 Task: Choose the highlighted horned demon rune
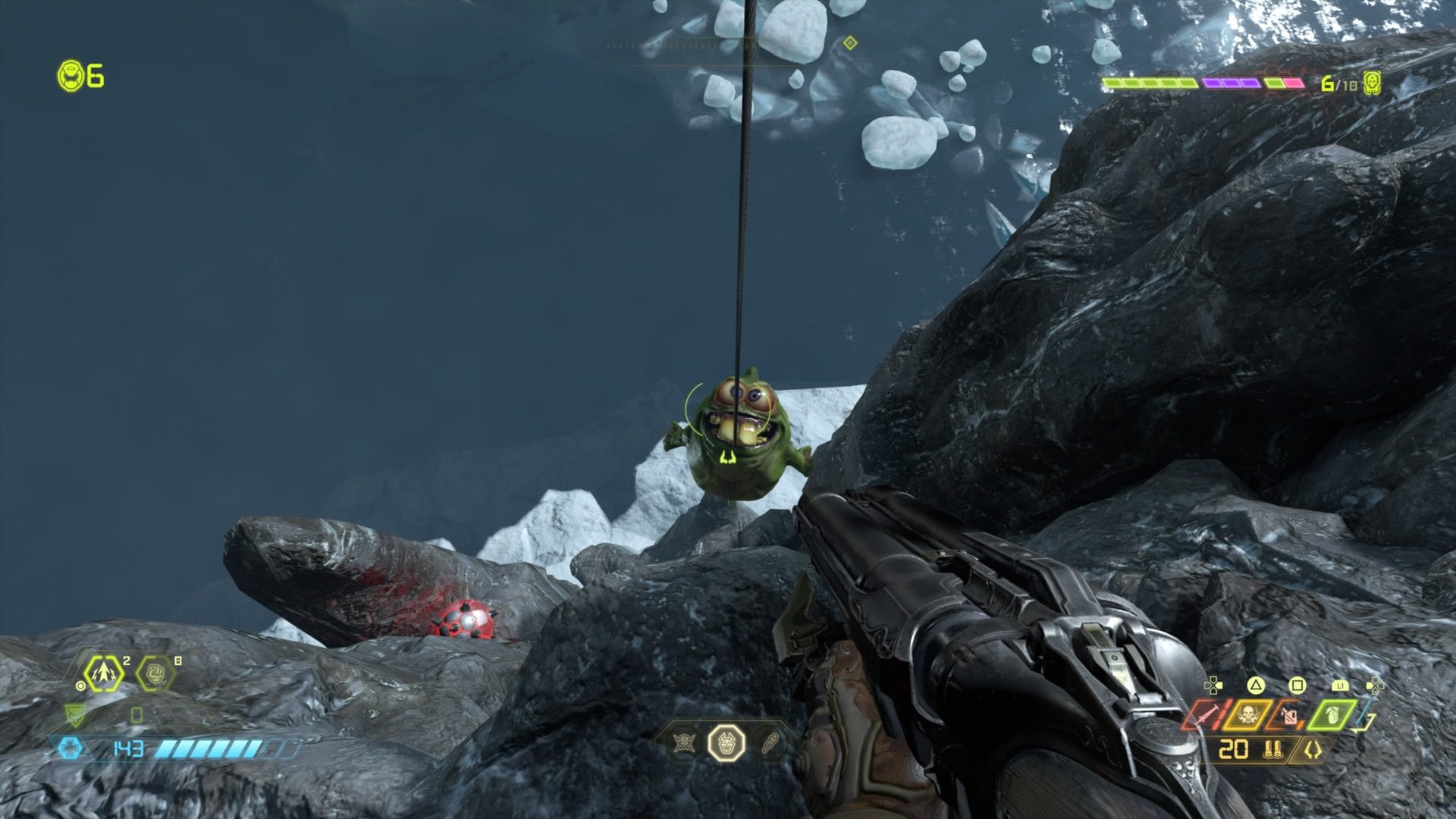click(726, 742)
